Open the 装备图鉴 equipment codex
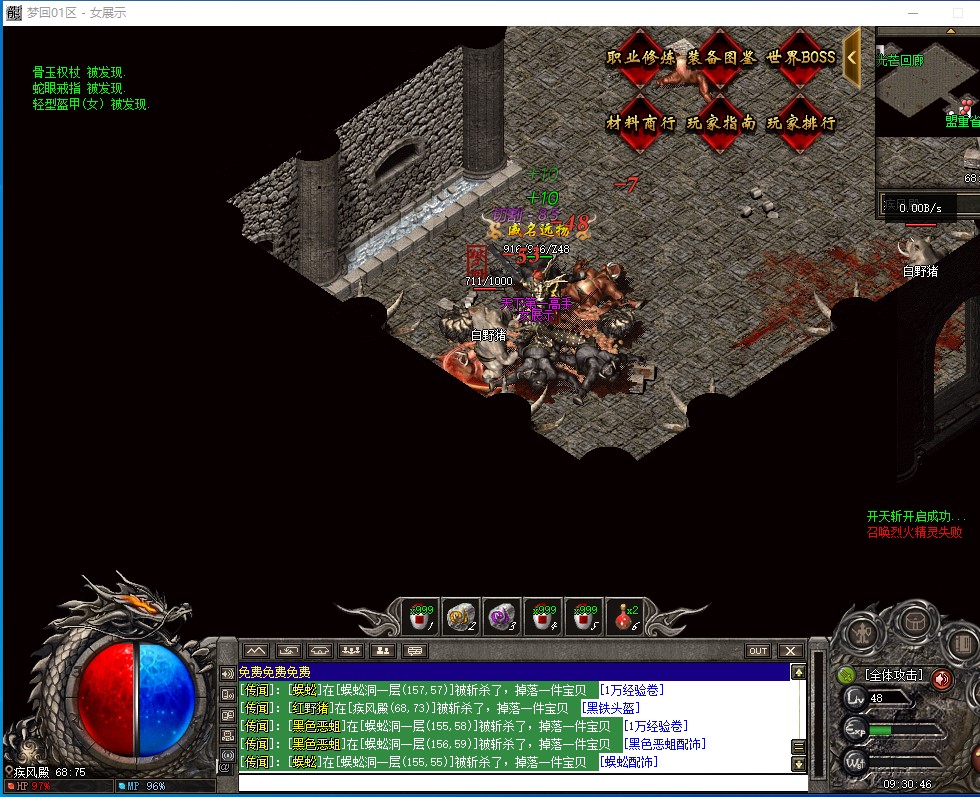This screenshot has height=797, width=980. click(x=720, y=58)
